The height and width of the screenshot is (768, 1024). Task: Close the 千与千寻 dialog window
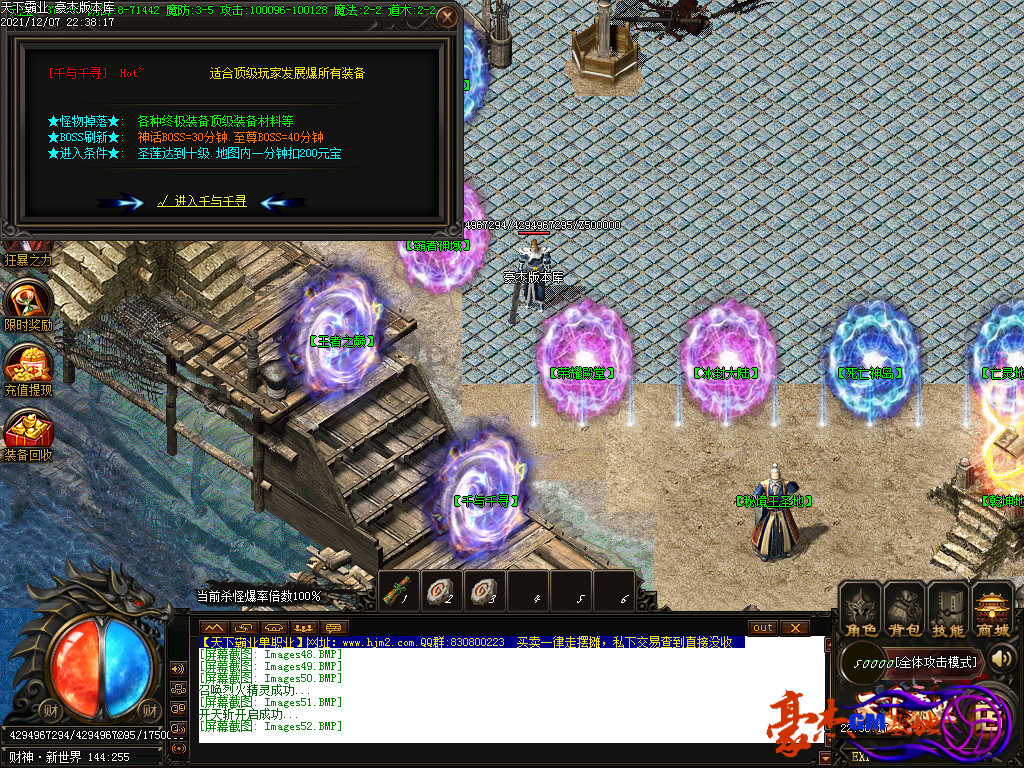[448, 17]
